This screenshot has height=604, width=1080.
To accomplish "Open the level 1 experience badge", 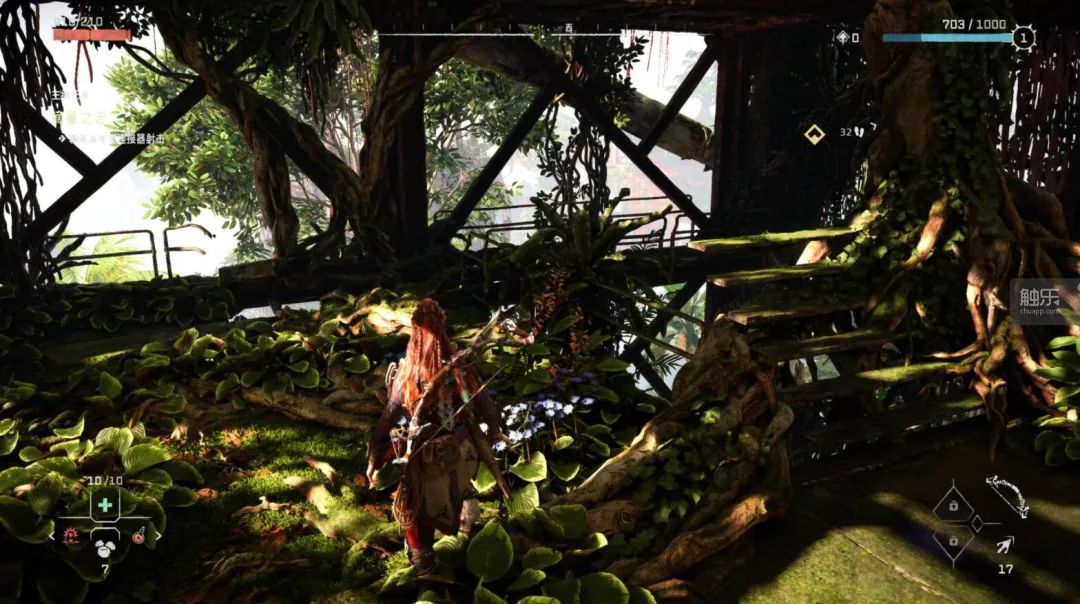I will tap(1022, 38).
